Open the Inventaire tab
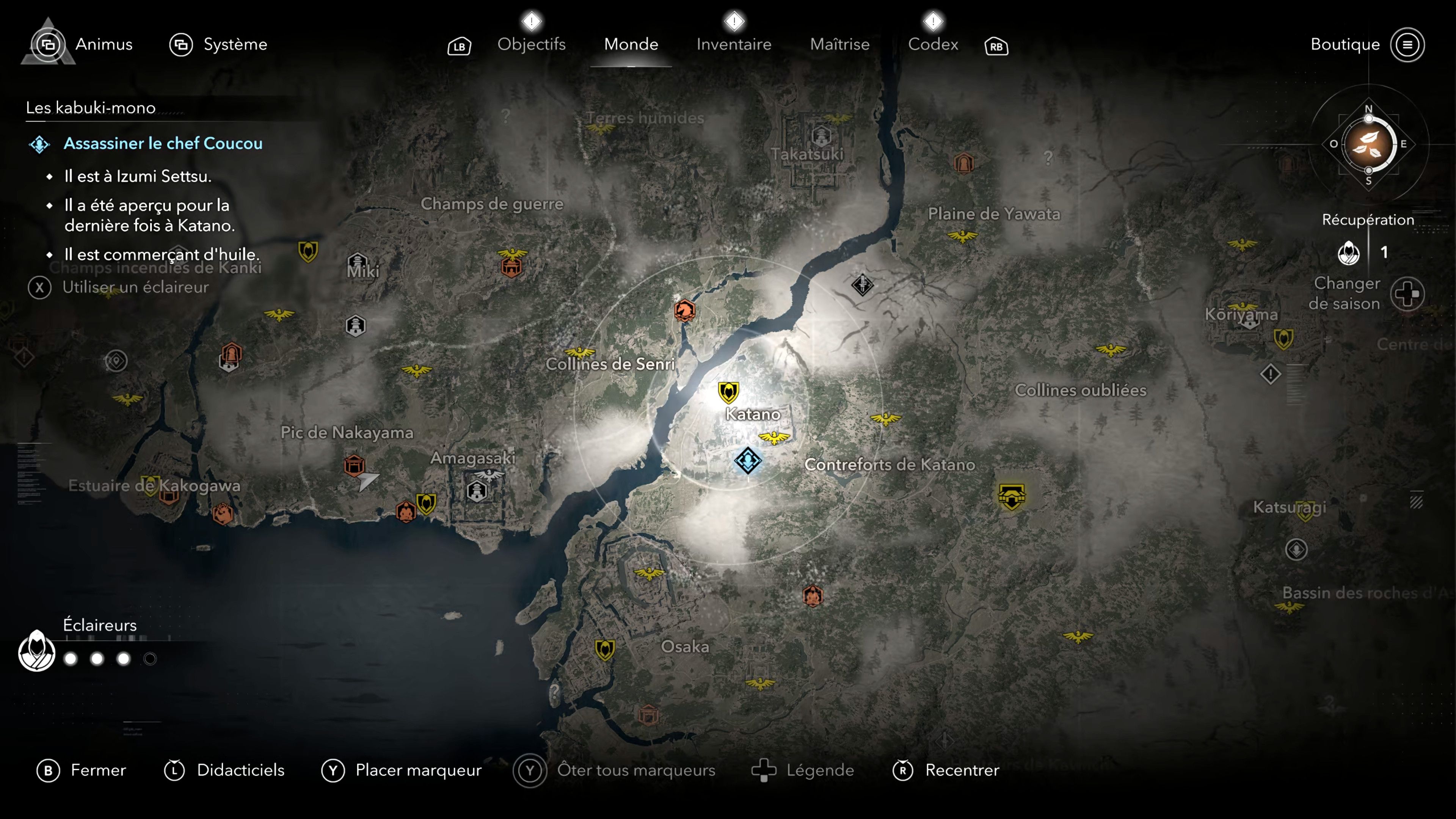Image resolution: width=1456 pixels, height=819 pixels. point(733,44)
